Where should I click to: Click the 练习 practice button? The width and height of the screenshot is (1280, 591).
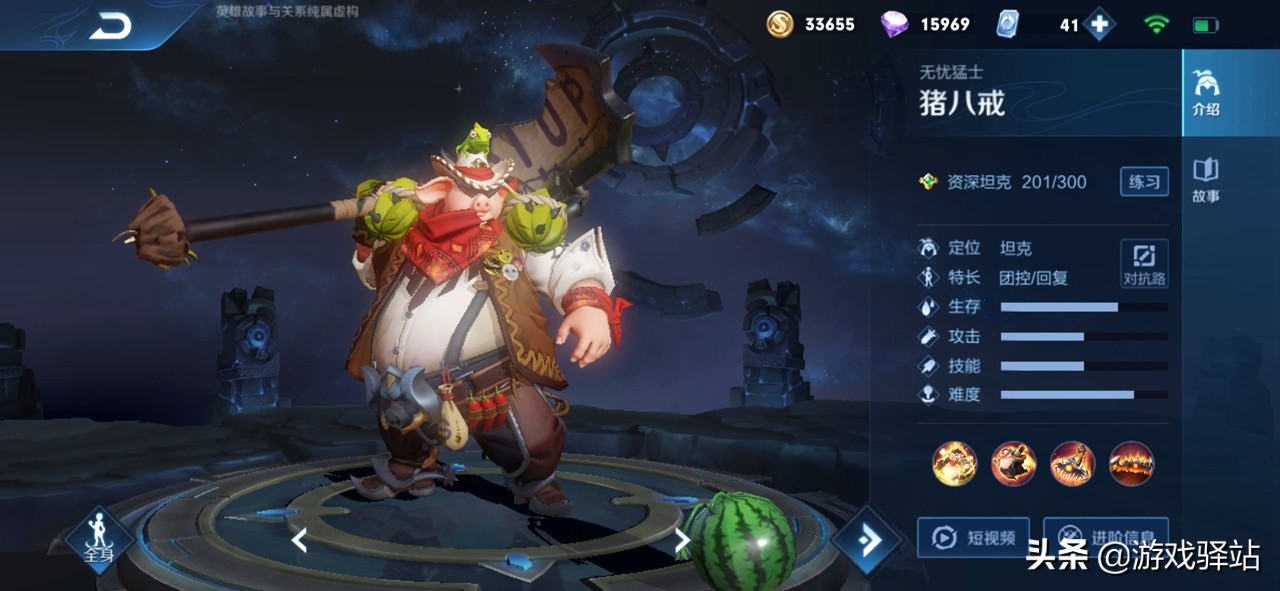tap(1144, 181)
